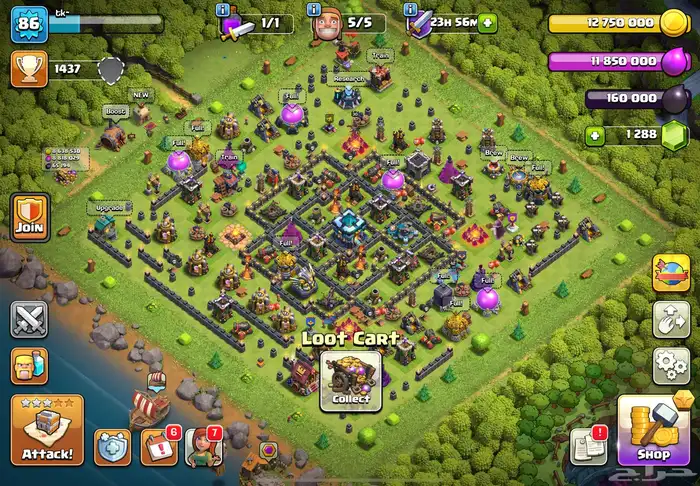The height and width of the screenshot is (486, 700).
Task: Tap the trophy icon showing 1437
Action: coord(29,68)
